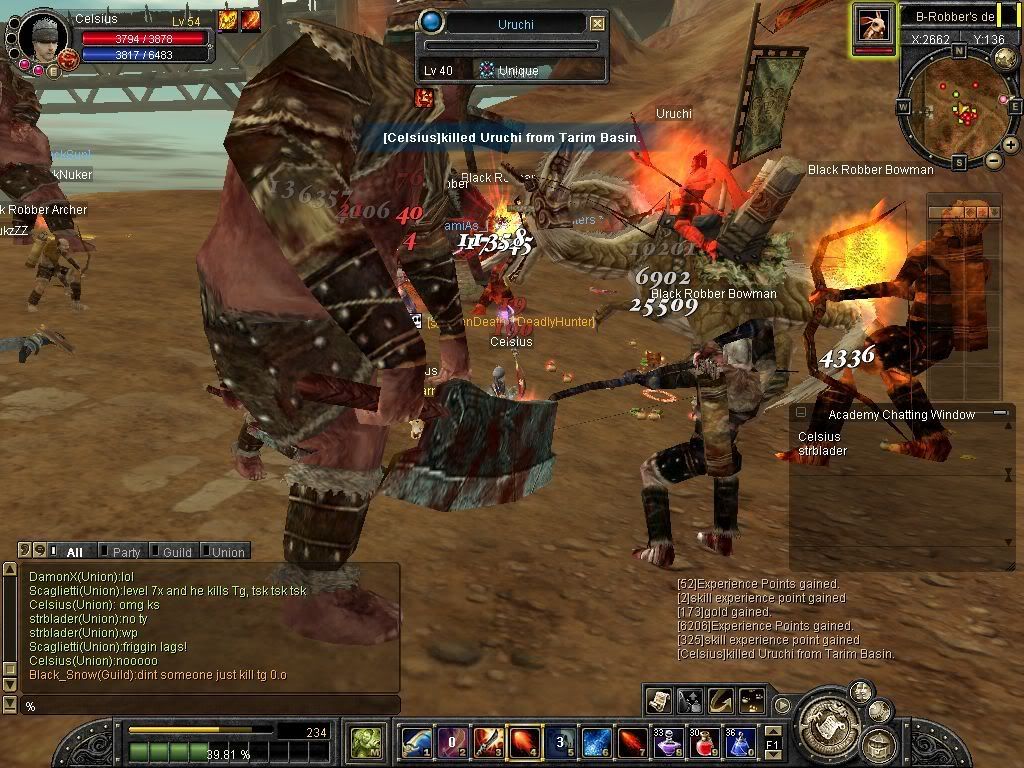The height and width of the screenshot is (768, 1024).
Task: Use the blue mana potion in slot 0
Action: 739,743
